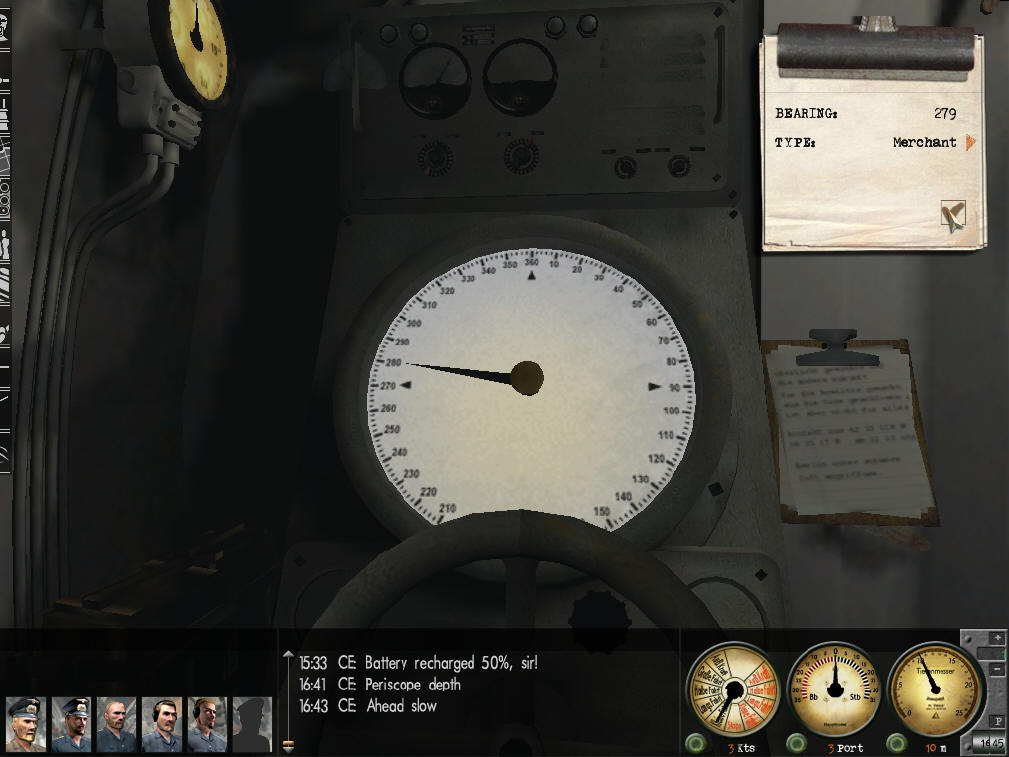Pause the game with the P button
Screen dimensions: 1009x757
point(996,720)
